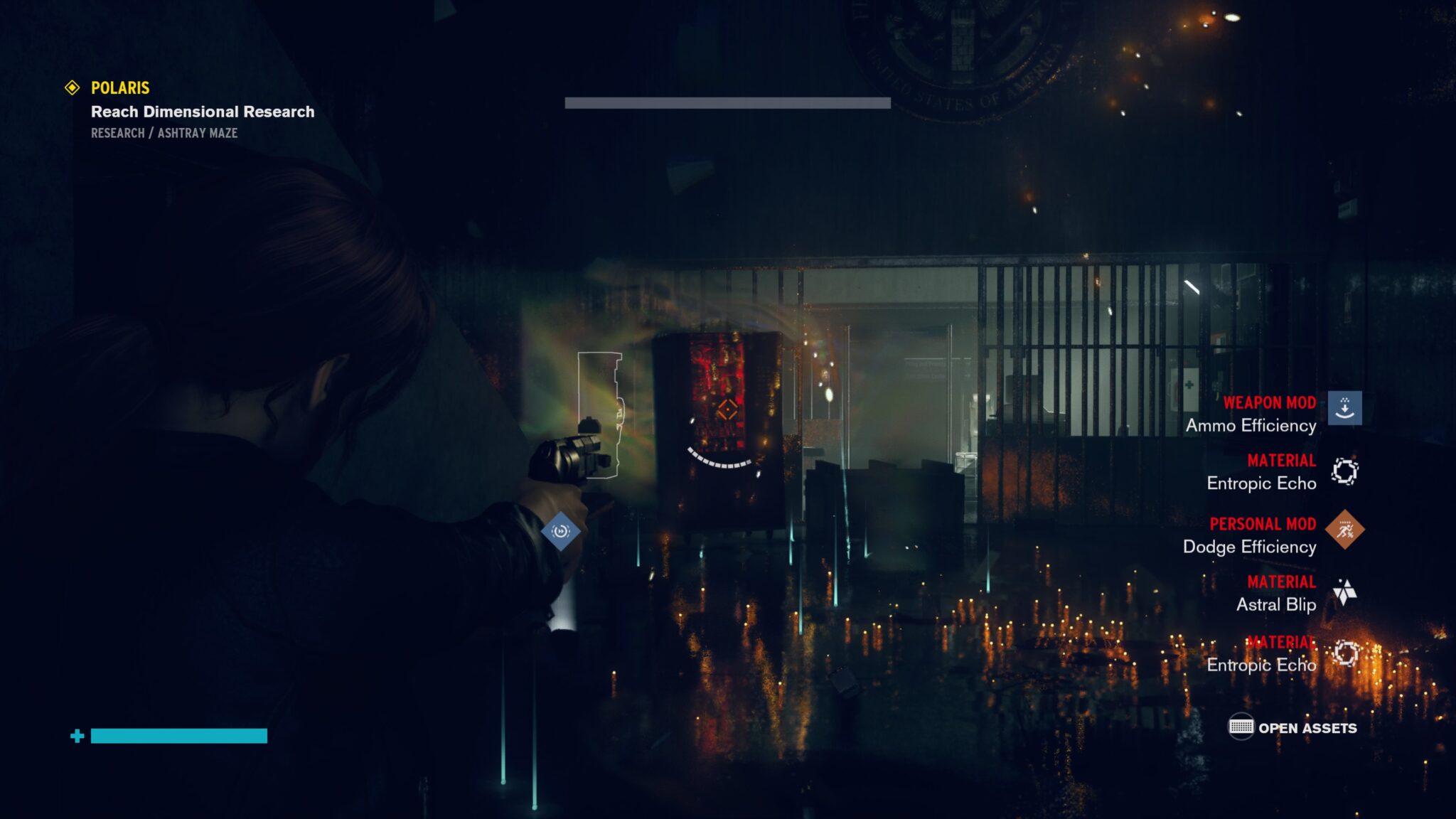Click the progress bar at top center
This screenshot has height=819, width=1456.
(727, 103)
